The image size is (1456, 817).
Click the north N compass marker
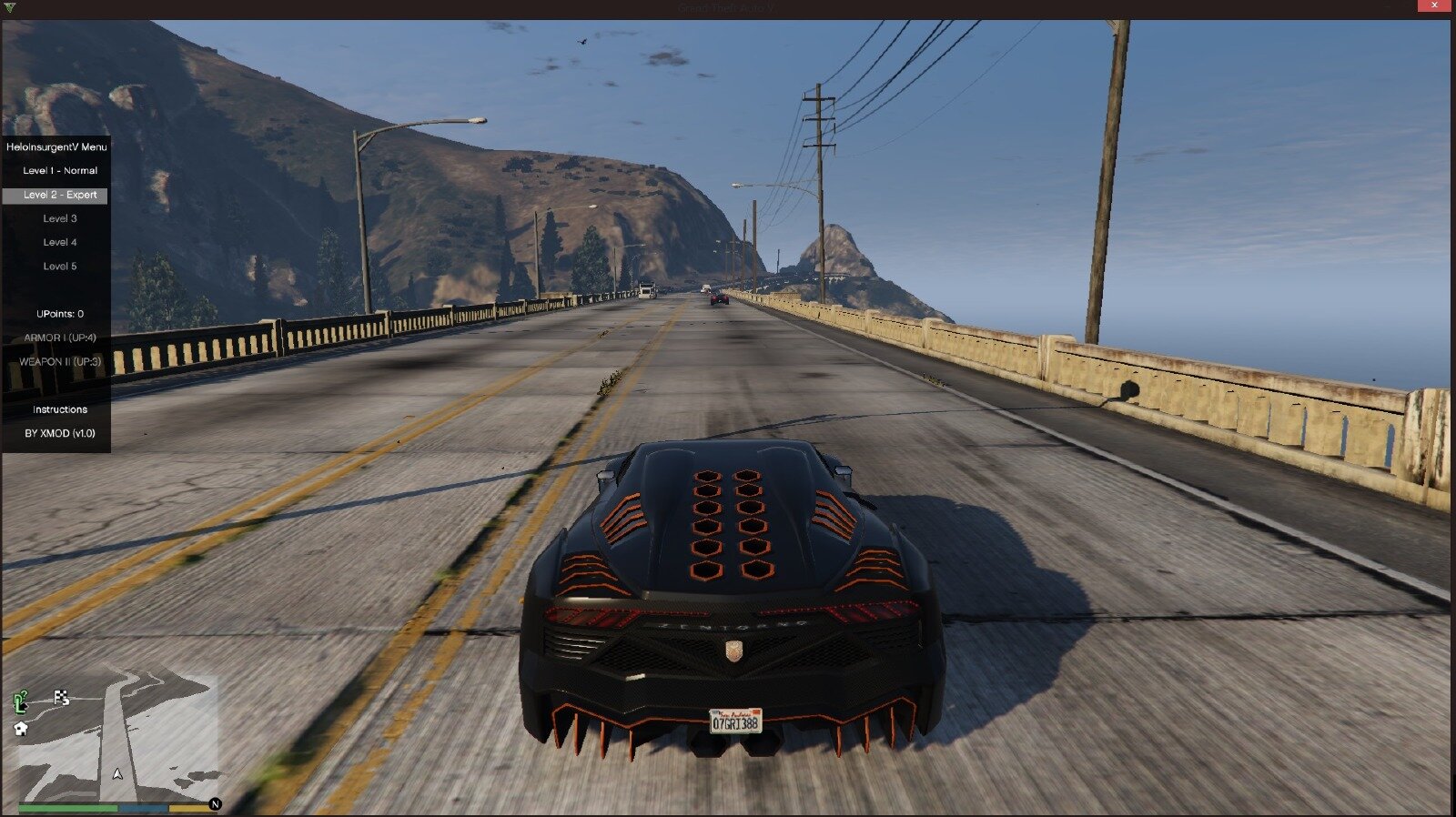coord(215,804)
